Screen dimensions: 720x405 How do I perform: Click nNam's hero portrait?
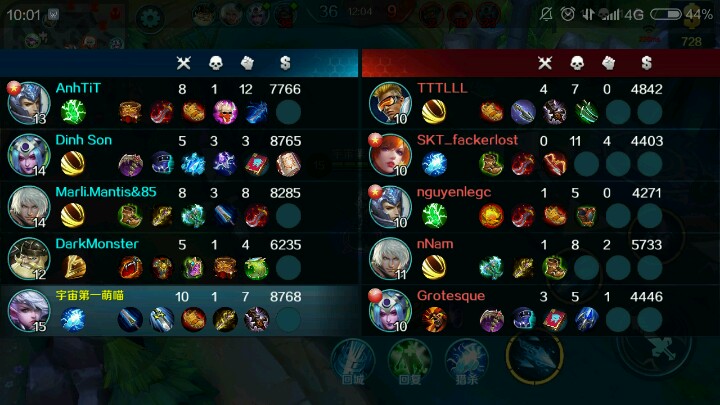(390, 258)
